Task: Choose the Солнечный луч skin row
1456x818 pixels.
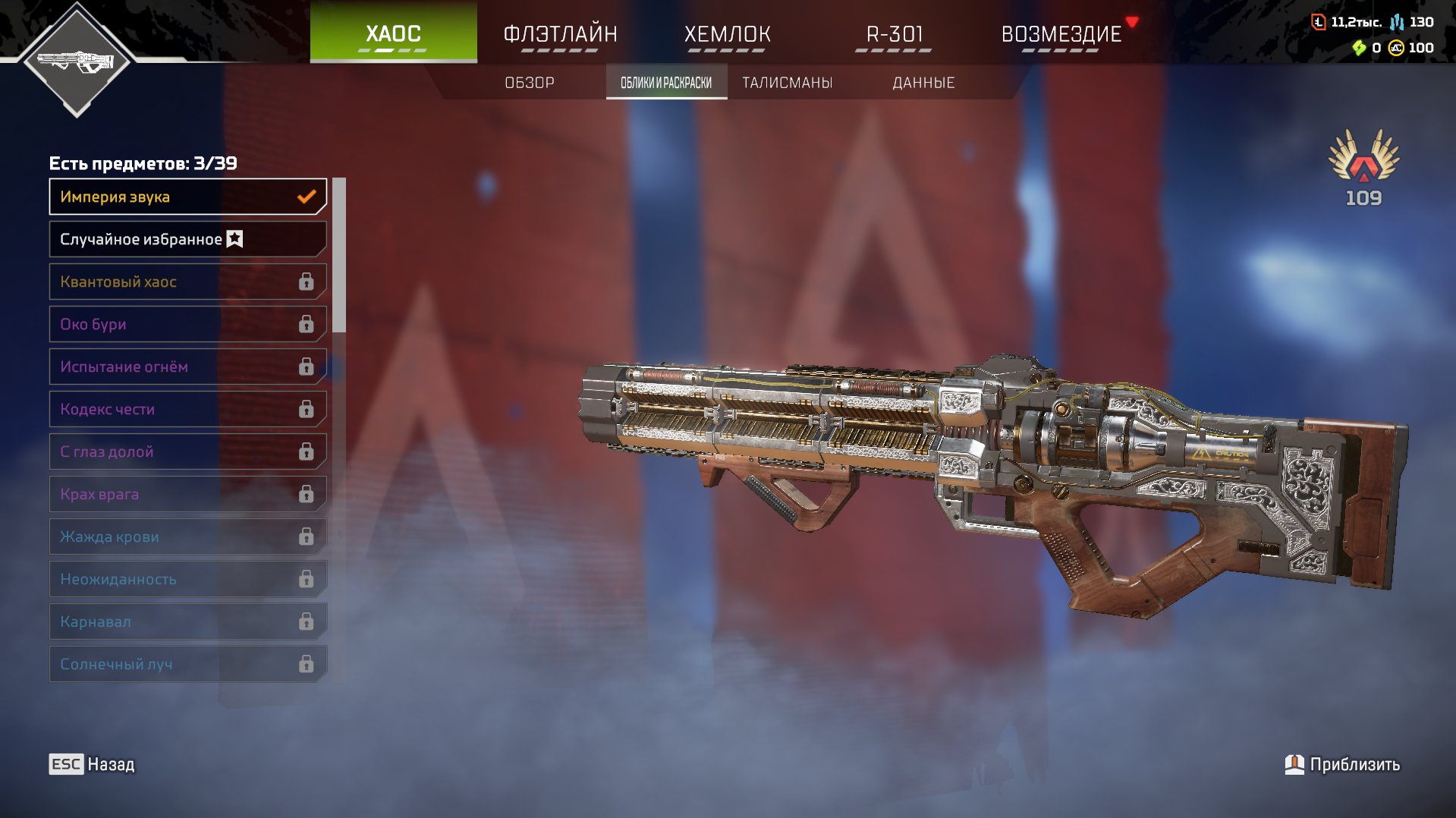Action: coord(187,664)
